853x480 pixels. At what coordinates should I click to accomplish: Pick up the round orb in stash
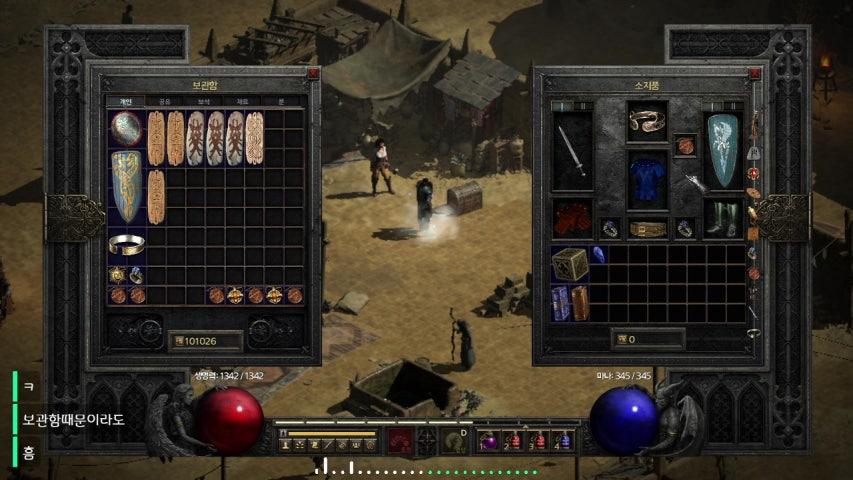click(x=126, y=128)
